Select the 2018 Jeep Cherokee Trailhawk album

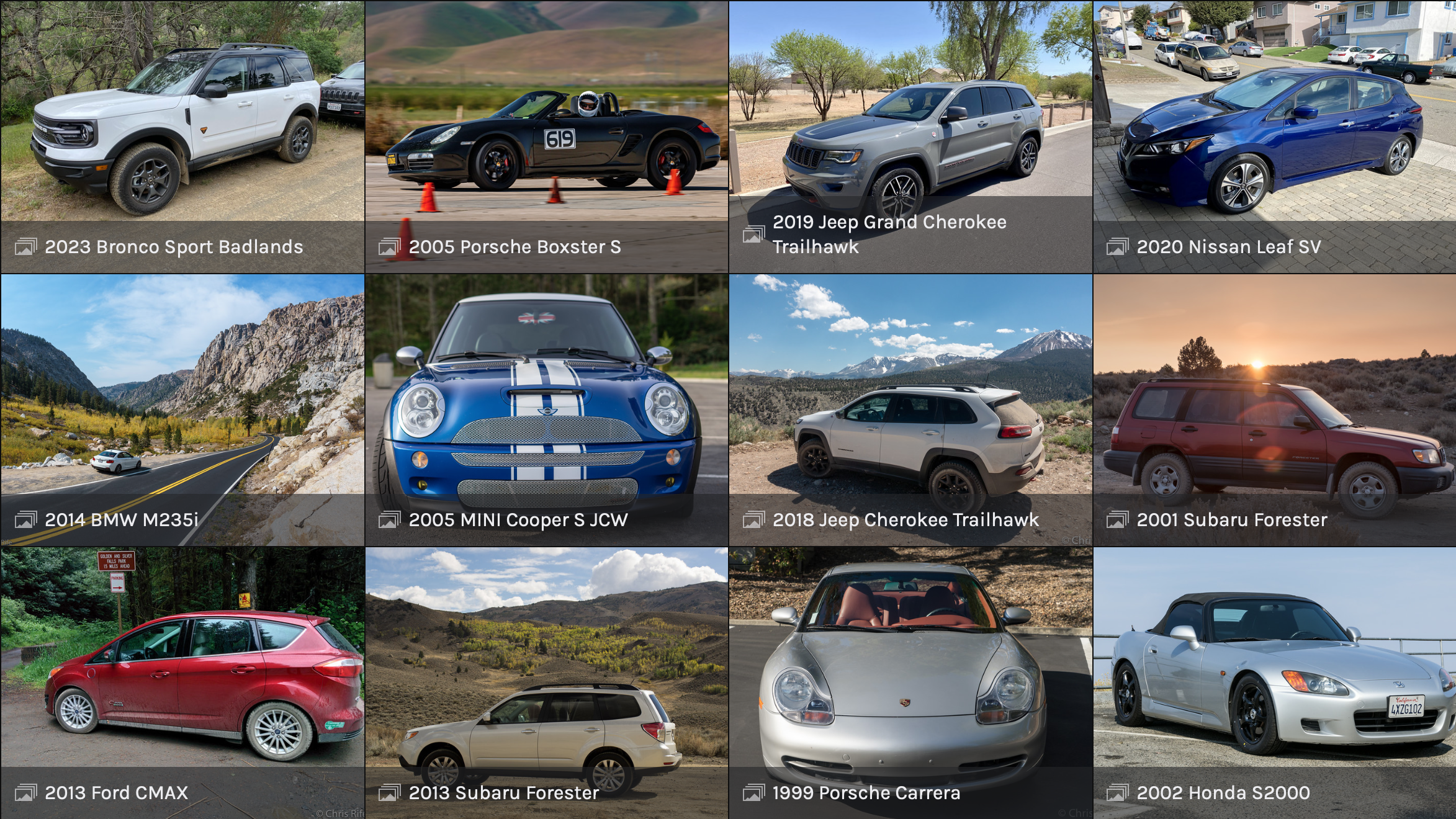(910, 409)
